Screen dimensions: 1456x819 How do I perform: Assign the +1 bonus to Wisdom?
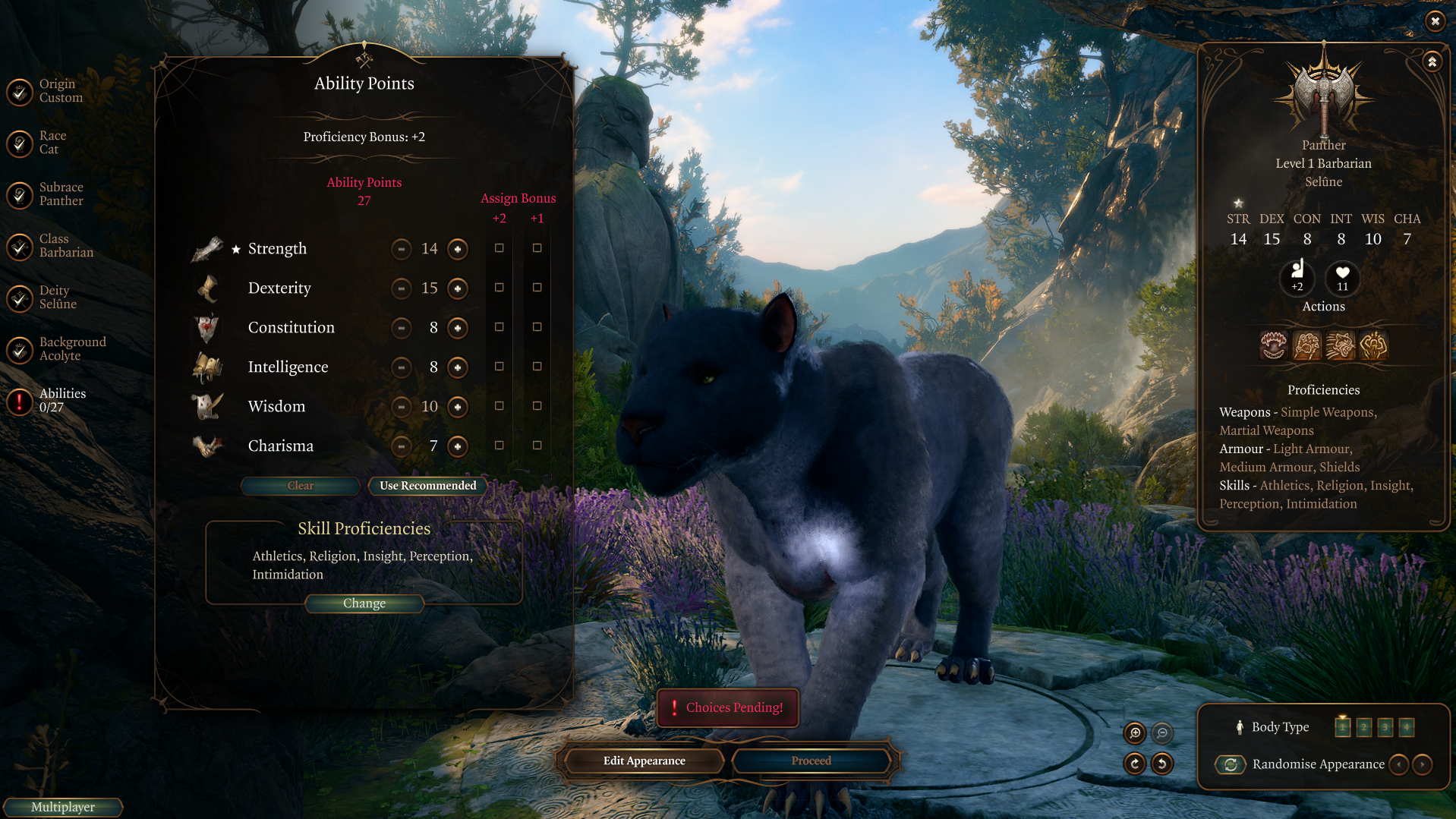pos(537,406)
